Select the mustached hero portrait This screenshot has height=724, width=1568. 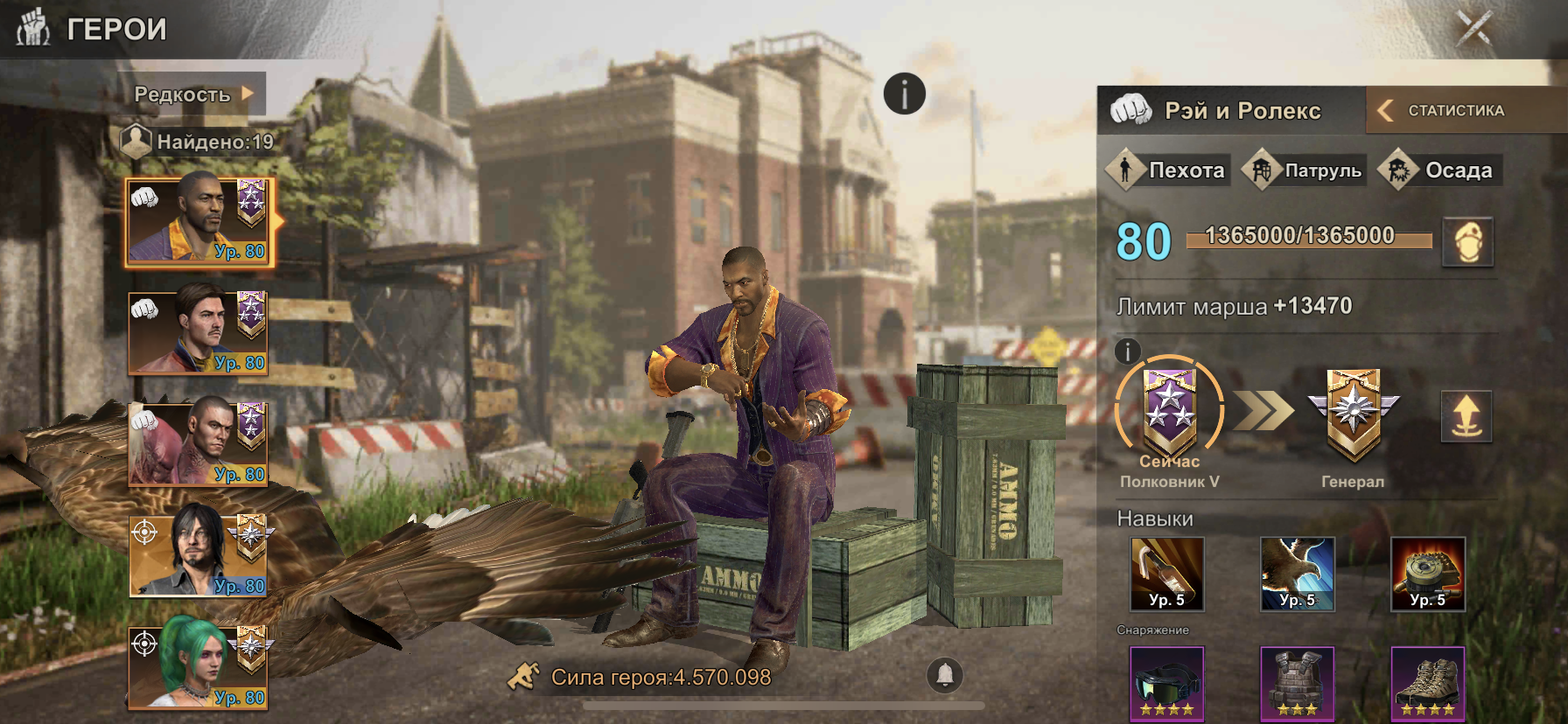coord(199,333)
